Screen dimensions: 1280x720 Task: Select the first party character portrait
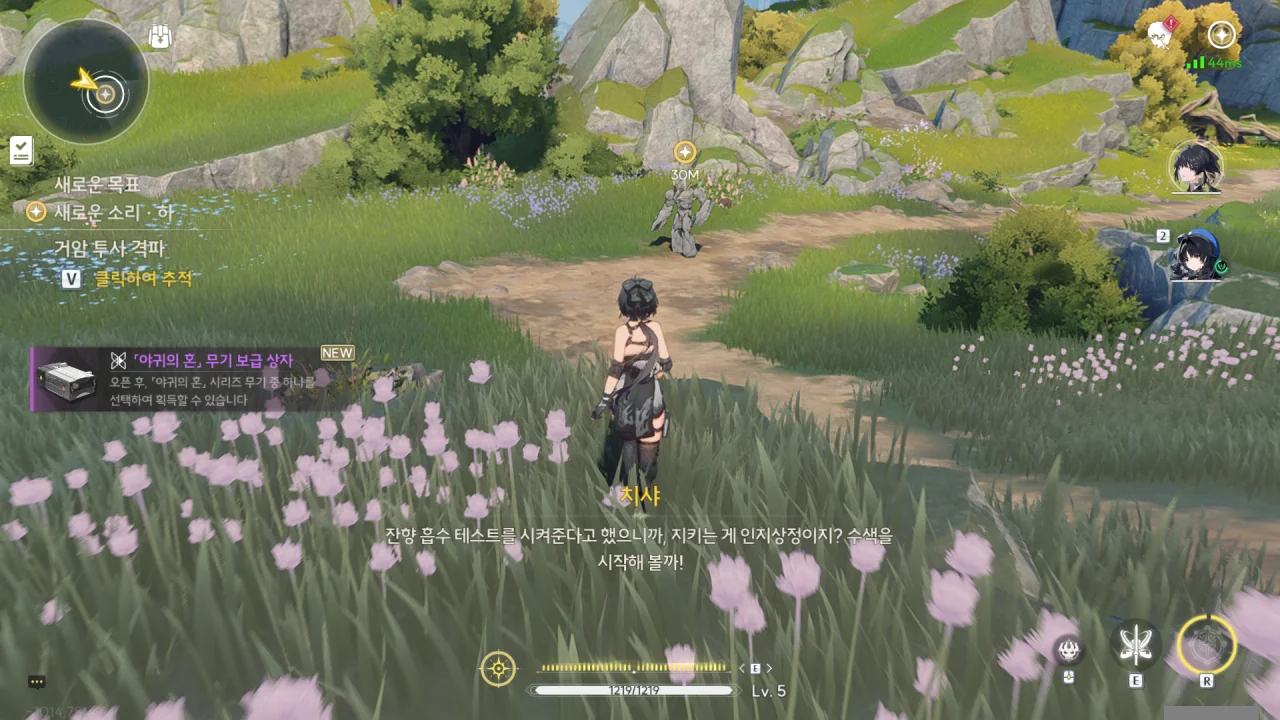1196,167
